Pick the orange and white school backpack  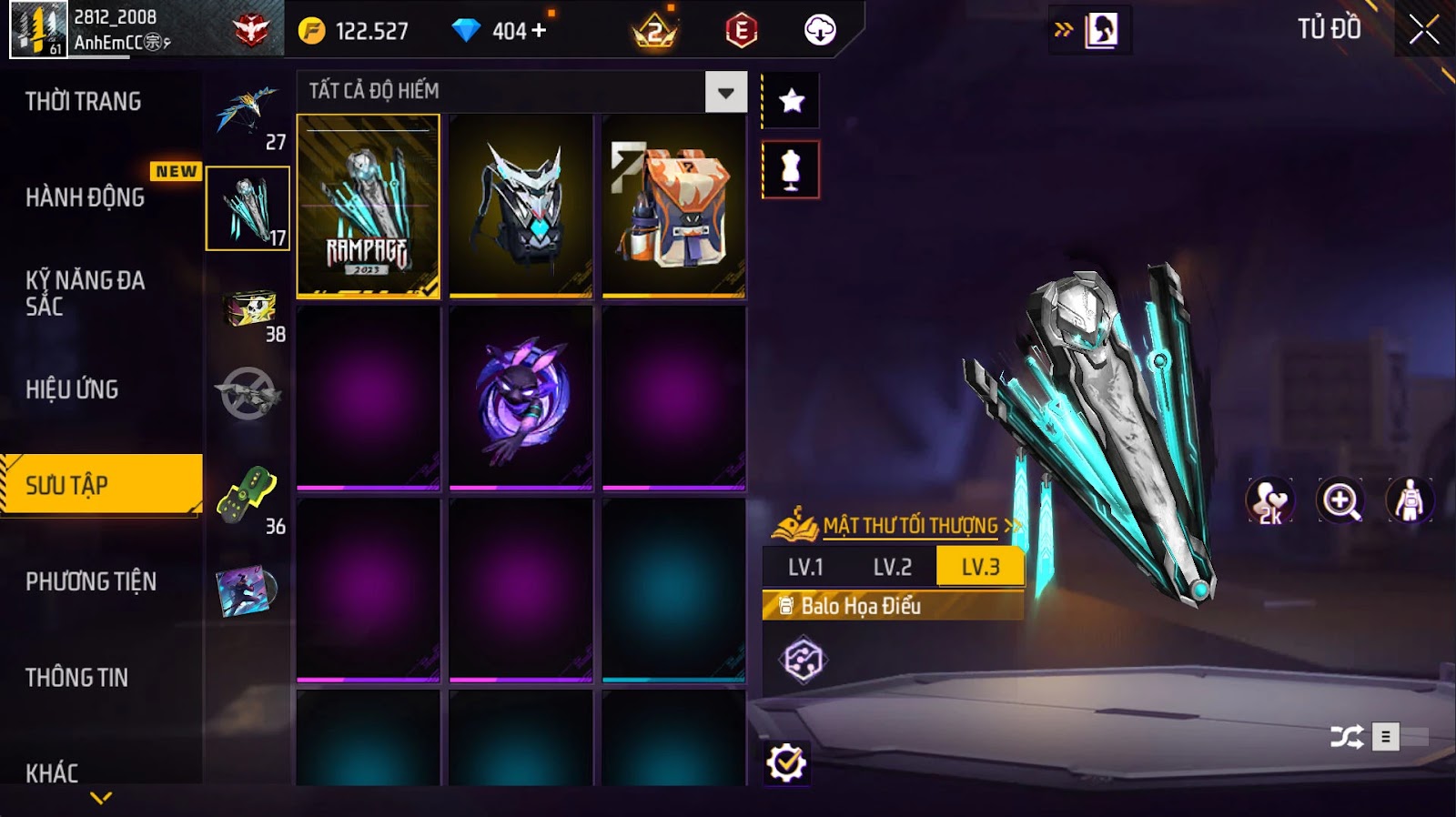[673, 206]
